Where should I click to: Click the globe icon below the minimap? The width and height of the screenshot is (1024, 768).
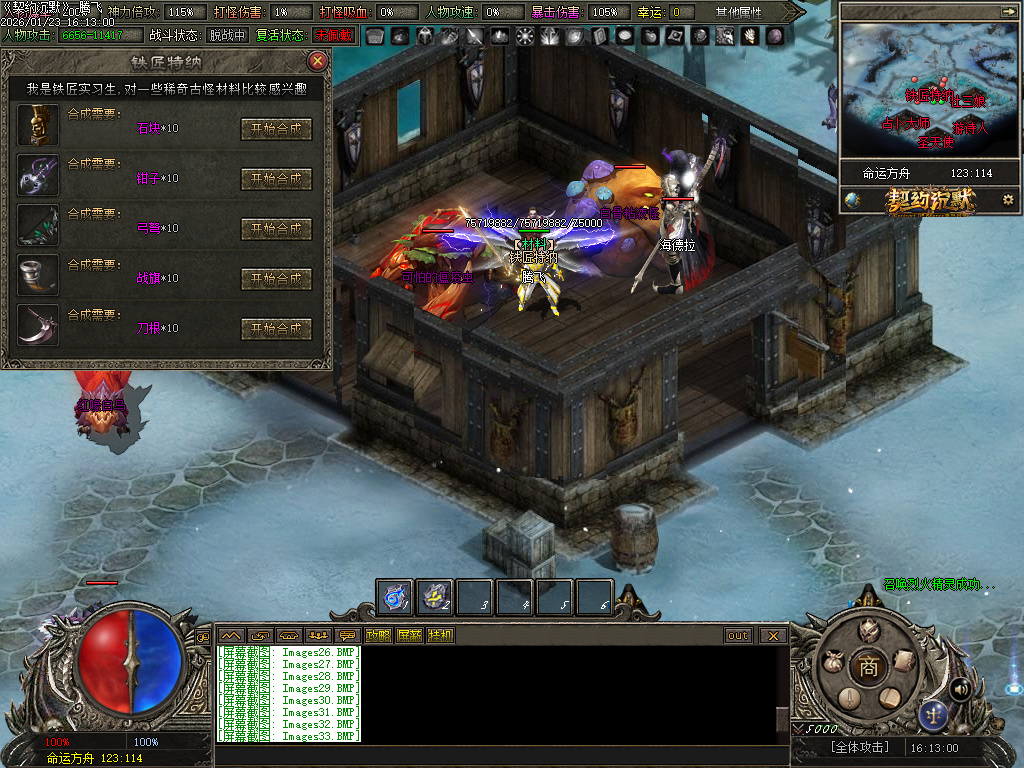852,200
